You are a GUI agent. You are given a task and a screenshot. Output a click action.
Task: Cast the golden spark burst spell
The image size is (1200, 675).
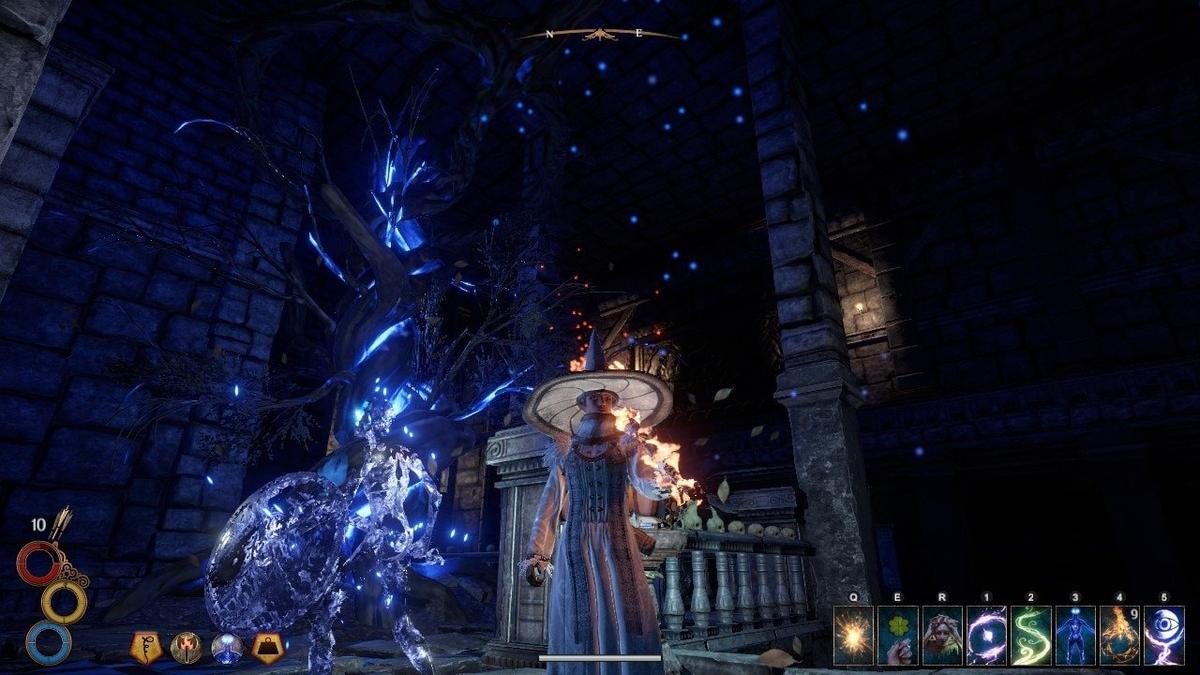coord(853,636)
